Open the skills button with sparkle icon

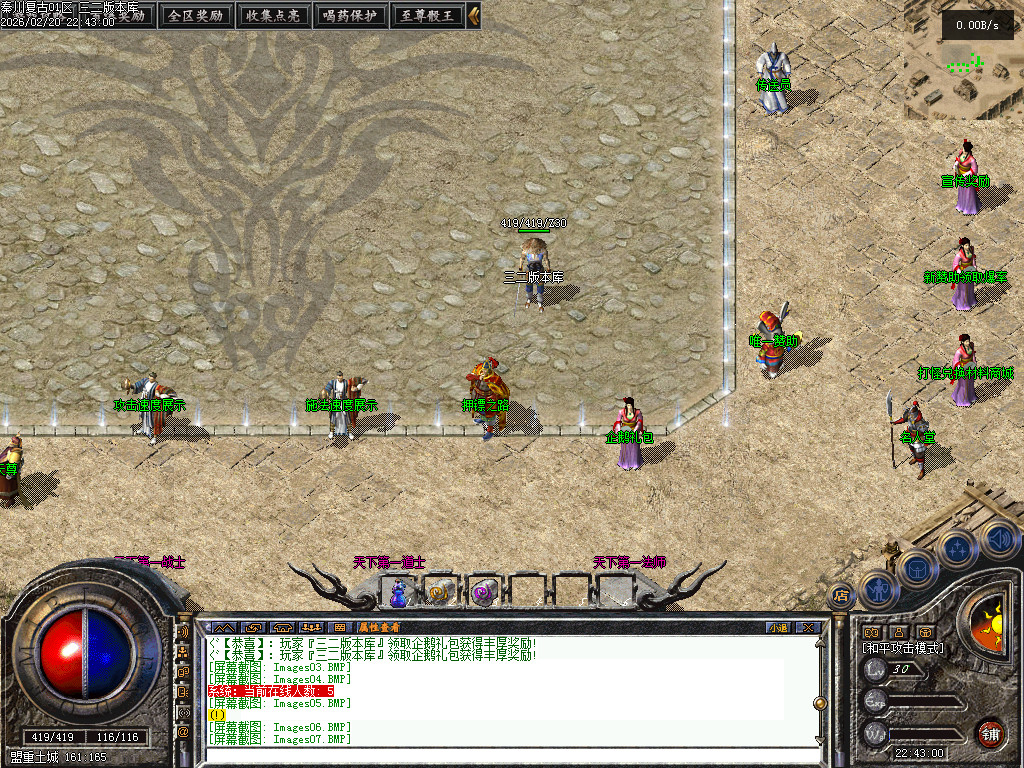[957, 547]
